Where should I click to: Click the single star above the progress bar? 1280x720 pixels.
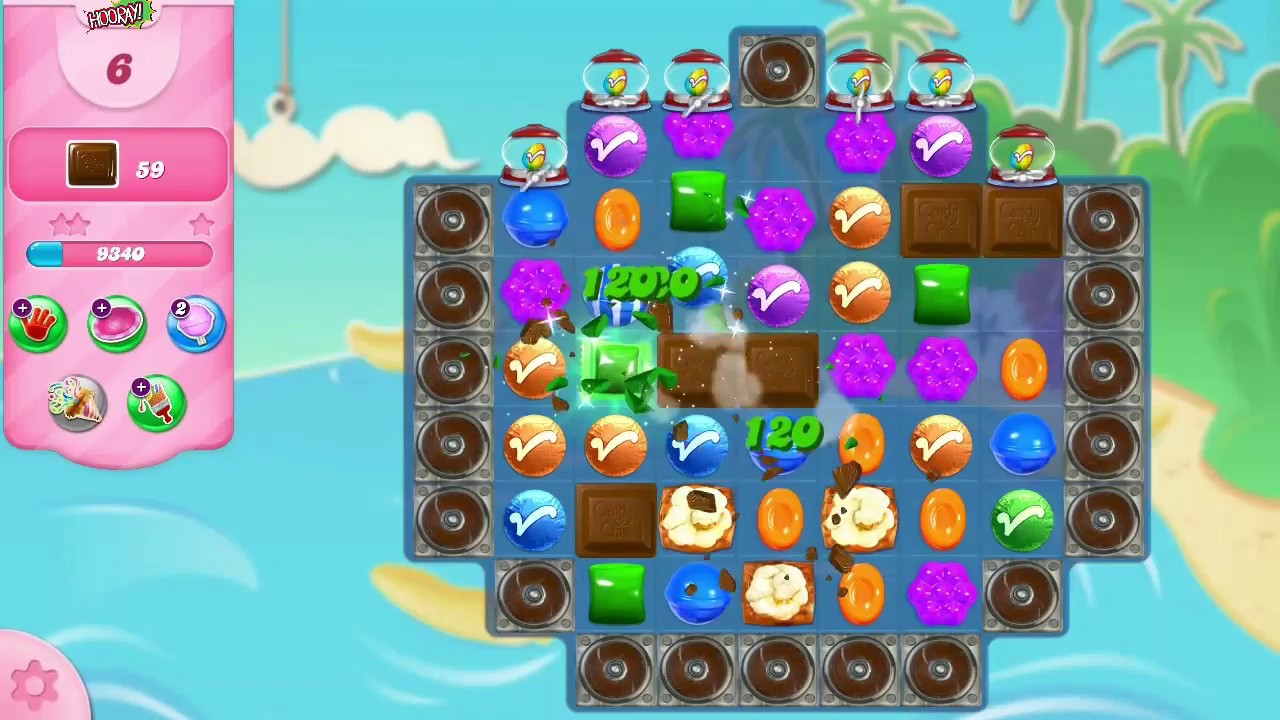200,224
